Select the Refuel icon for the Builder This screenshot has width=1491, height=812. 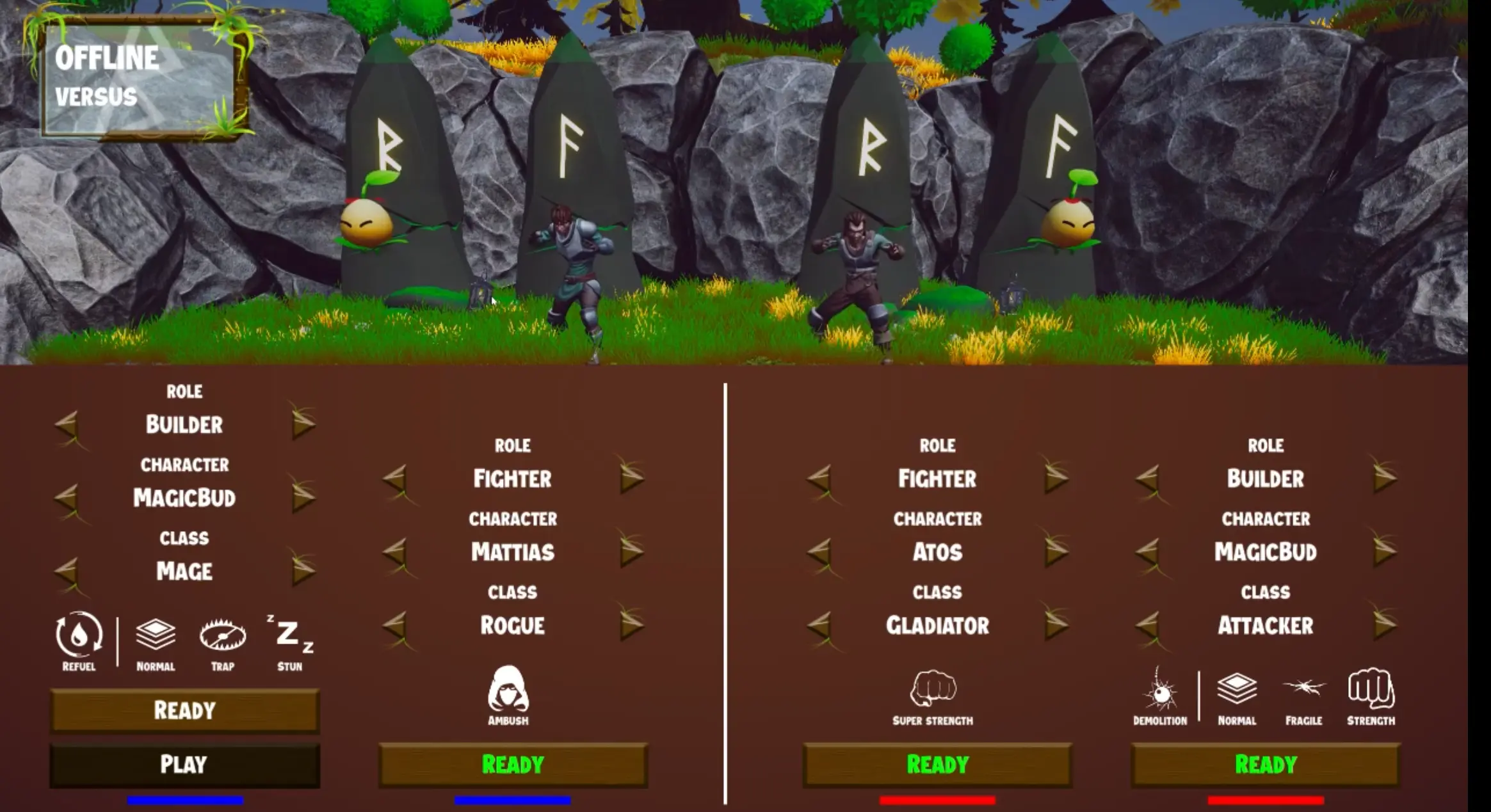(x=78, y=639)
